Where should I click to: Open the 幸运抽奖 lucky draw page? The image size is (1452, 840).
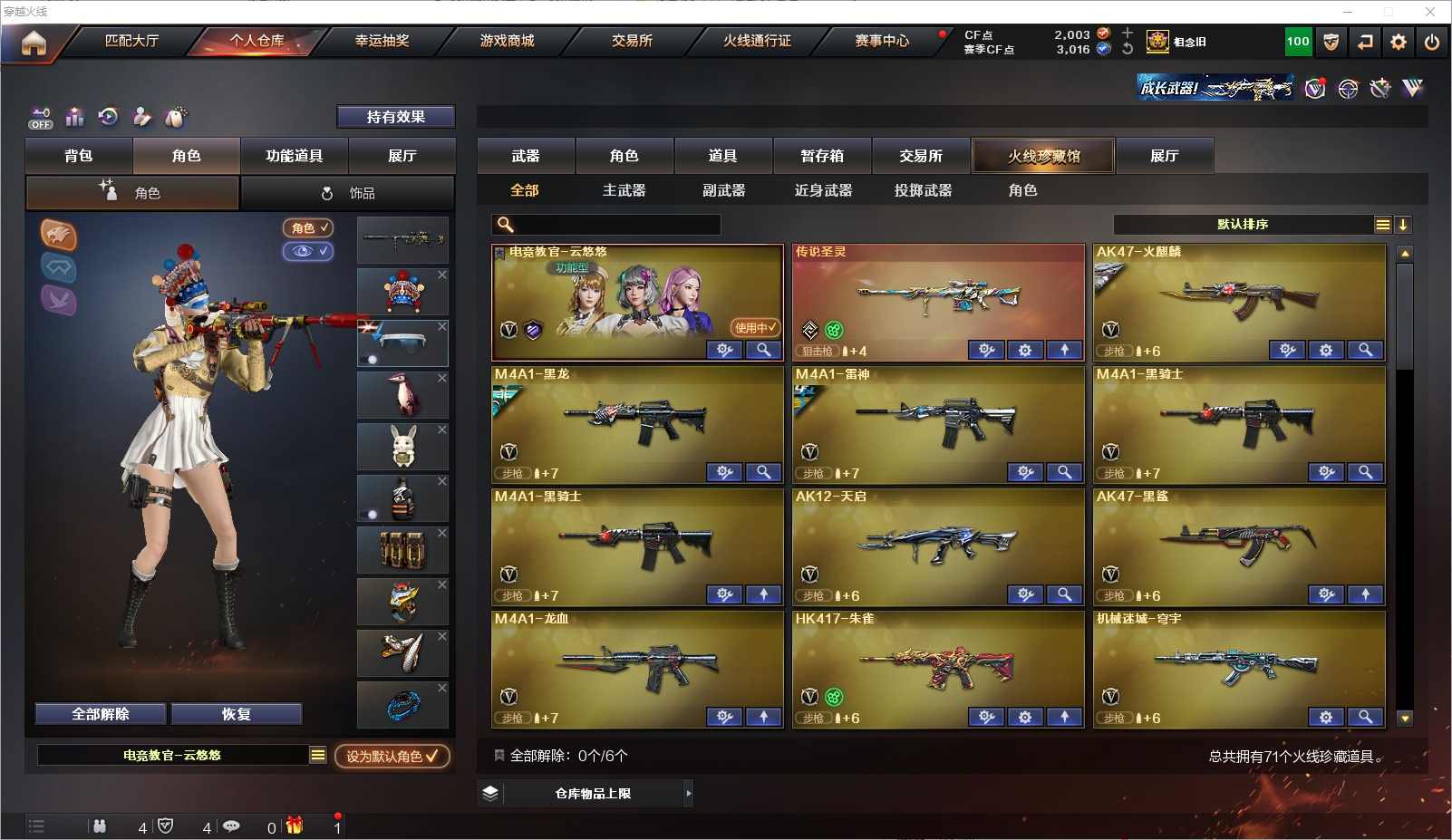tap(382, 41)
